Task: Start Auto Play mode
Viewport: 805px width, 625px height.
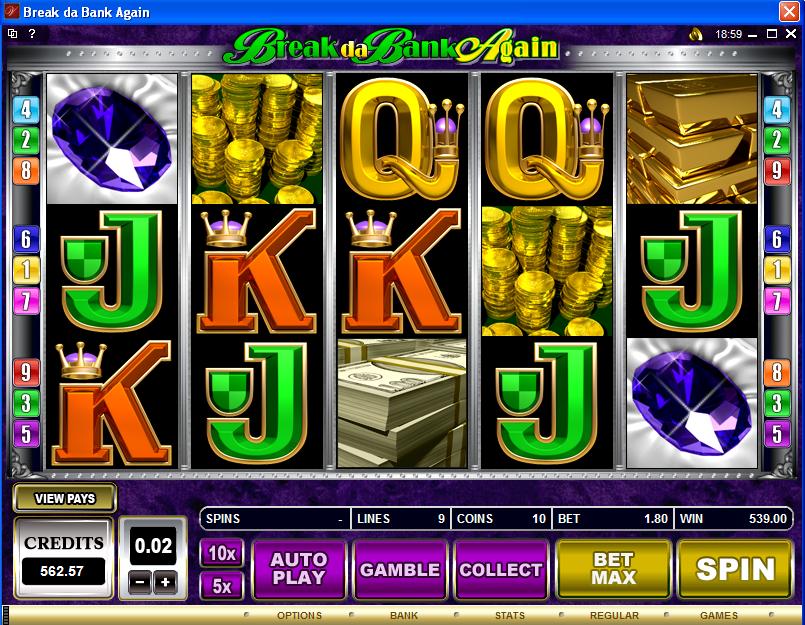Action: [x=299, y=569]
